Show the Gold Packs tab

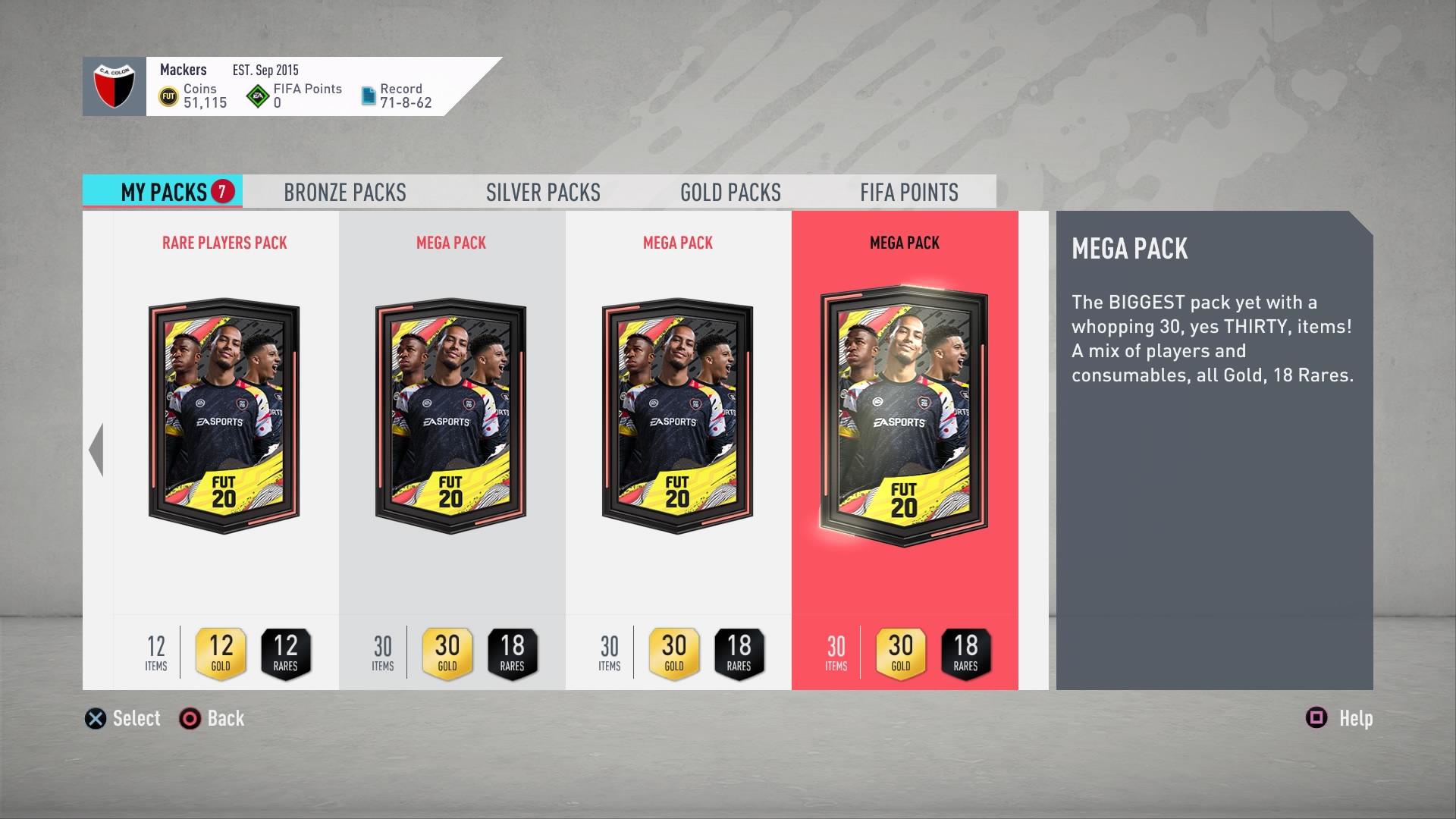tap(730, 193)
